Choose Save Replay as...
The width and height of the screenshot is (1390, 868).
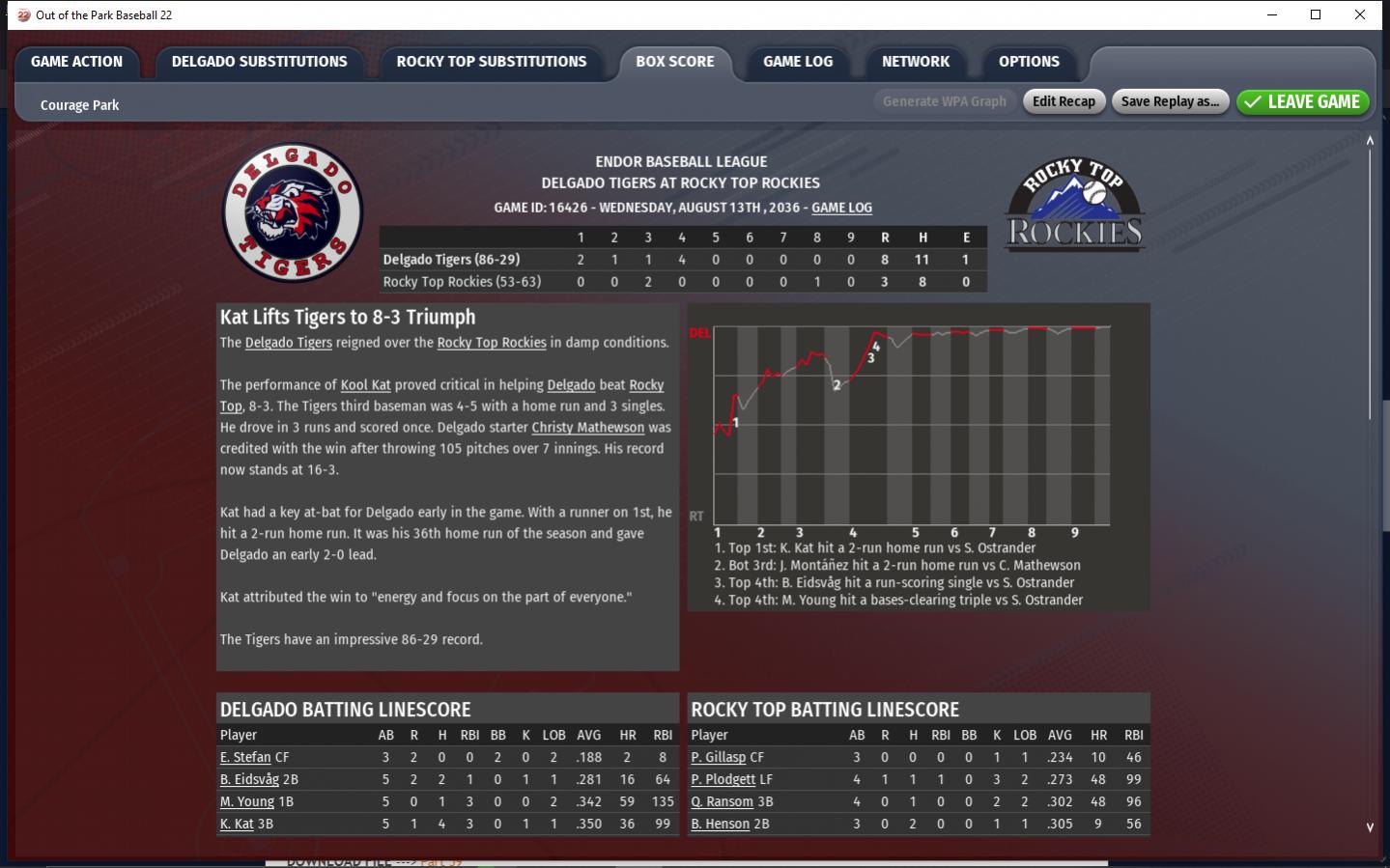(1169, 101)
